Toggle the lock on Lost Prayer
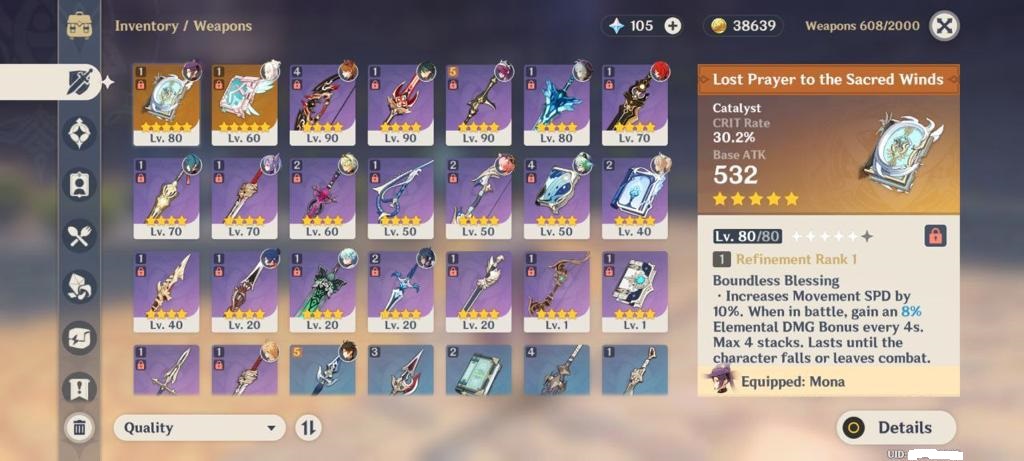Image resolution: width=1024 pixels, height=461 pixels. 935,236
